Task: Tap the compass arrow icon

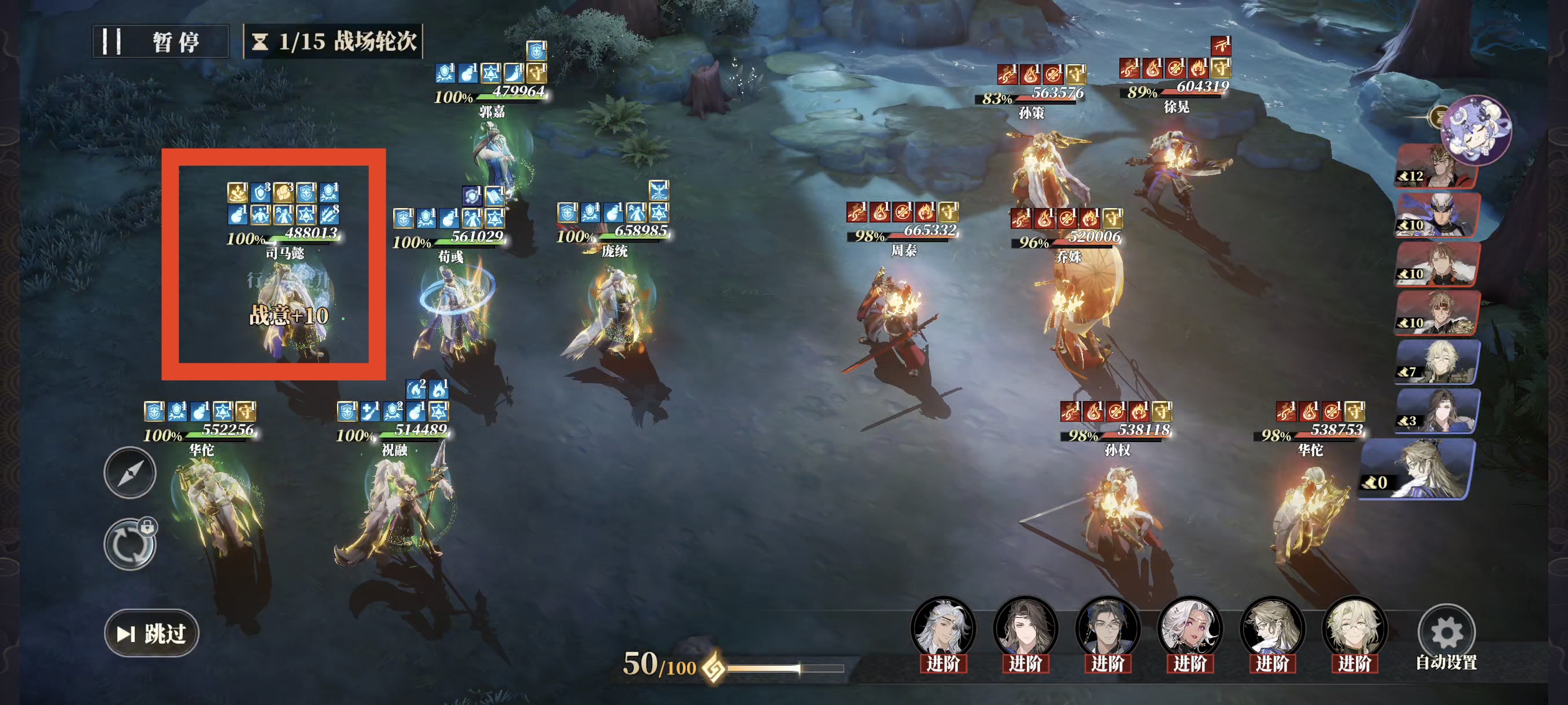Action: point(130,473)
